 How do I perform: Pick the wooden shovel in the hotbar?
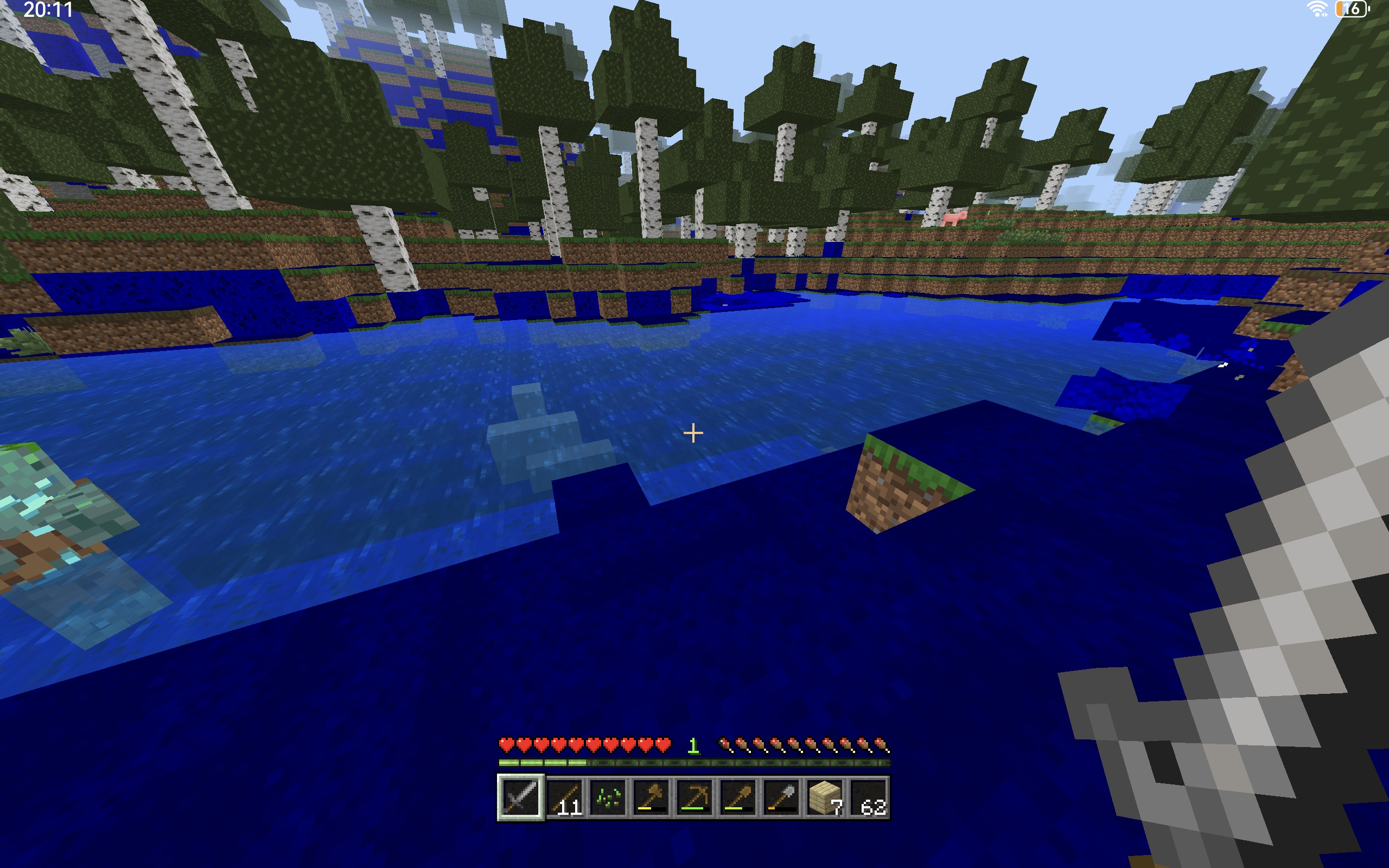click(x=738, y=797)
